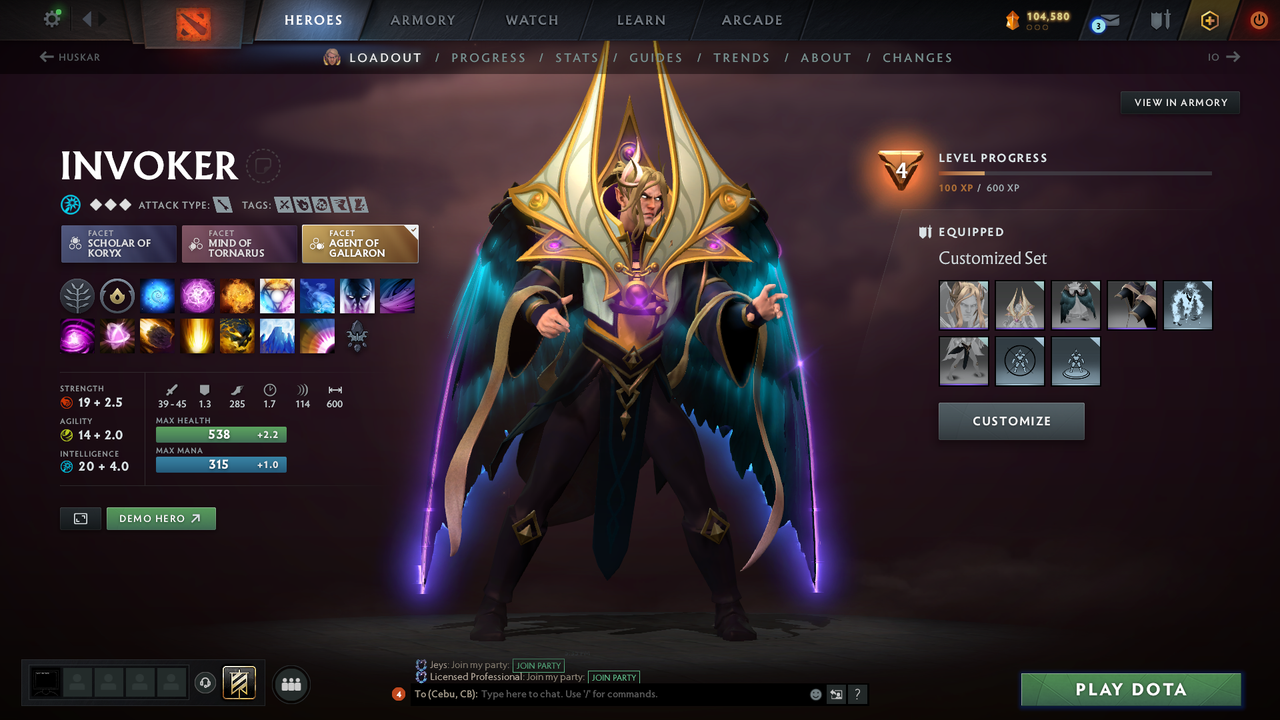Select the Quas ability icon
Image resolution: width=1280 pixels, height=720 pixels.
point(157,295)
